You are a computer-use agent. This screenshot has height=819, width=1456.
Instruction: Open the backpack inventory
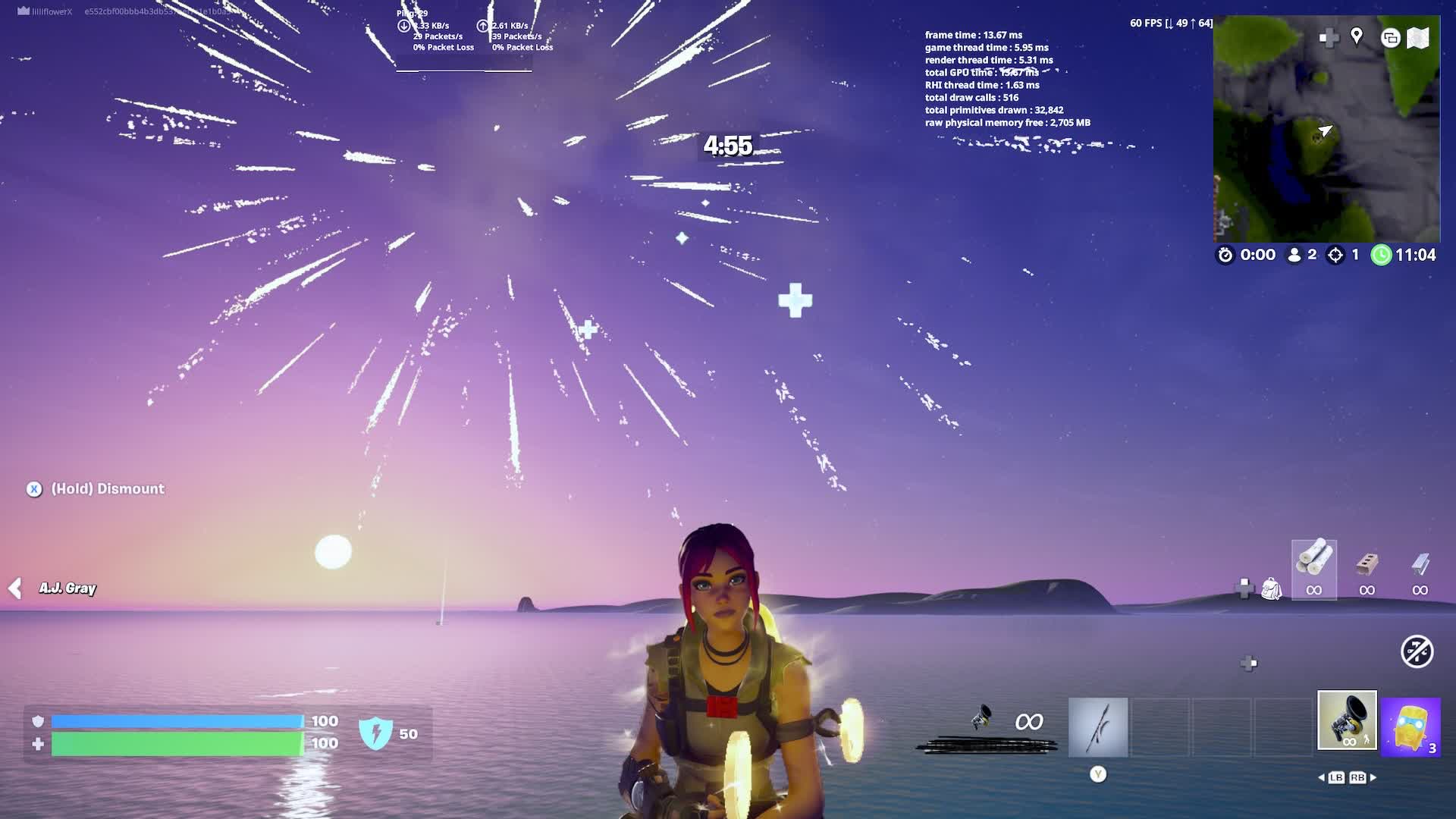point(1271,589)
